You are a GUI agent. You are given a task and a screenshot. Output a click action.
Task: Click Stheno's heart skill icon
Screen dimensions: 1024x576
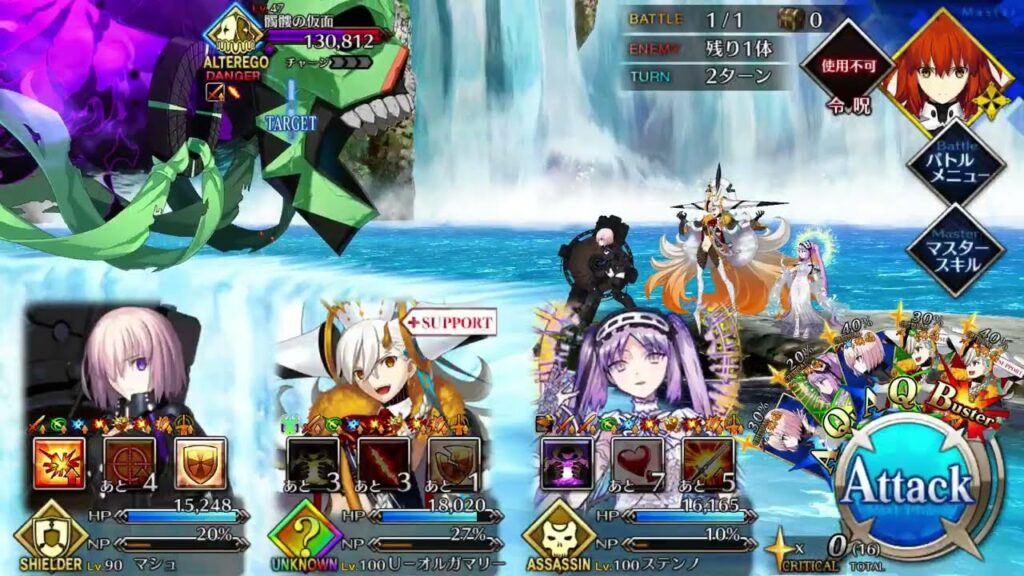[x=638, y=462]
